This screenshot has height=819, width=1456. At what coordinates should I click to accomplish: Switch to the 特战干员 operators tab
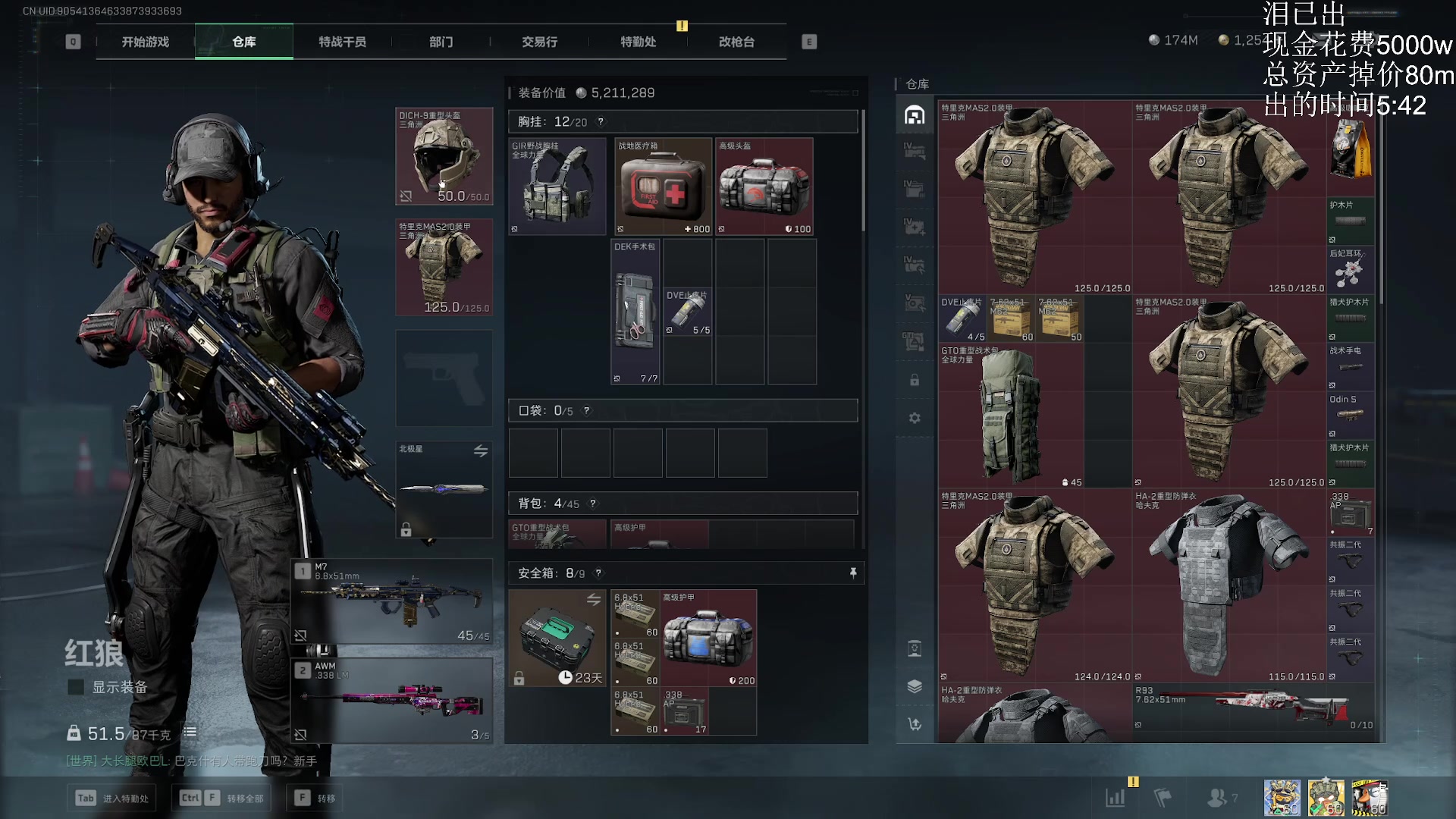click(342, 42)
